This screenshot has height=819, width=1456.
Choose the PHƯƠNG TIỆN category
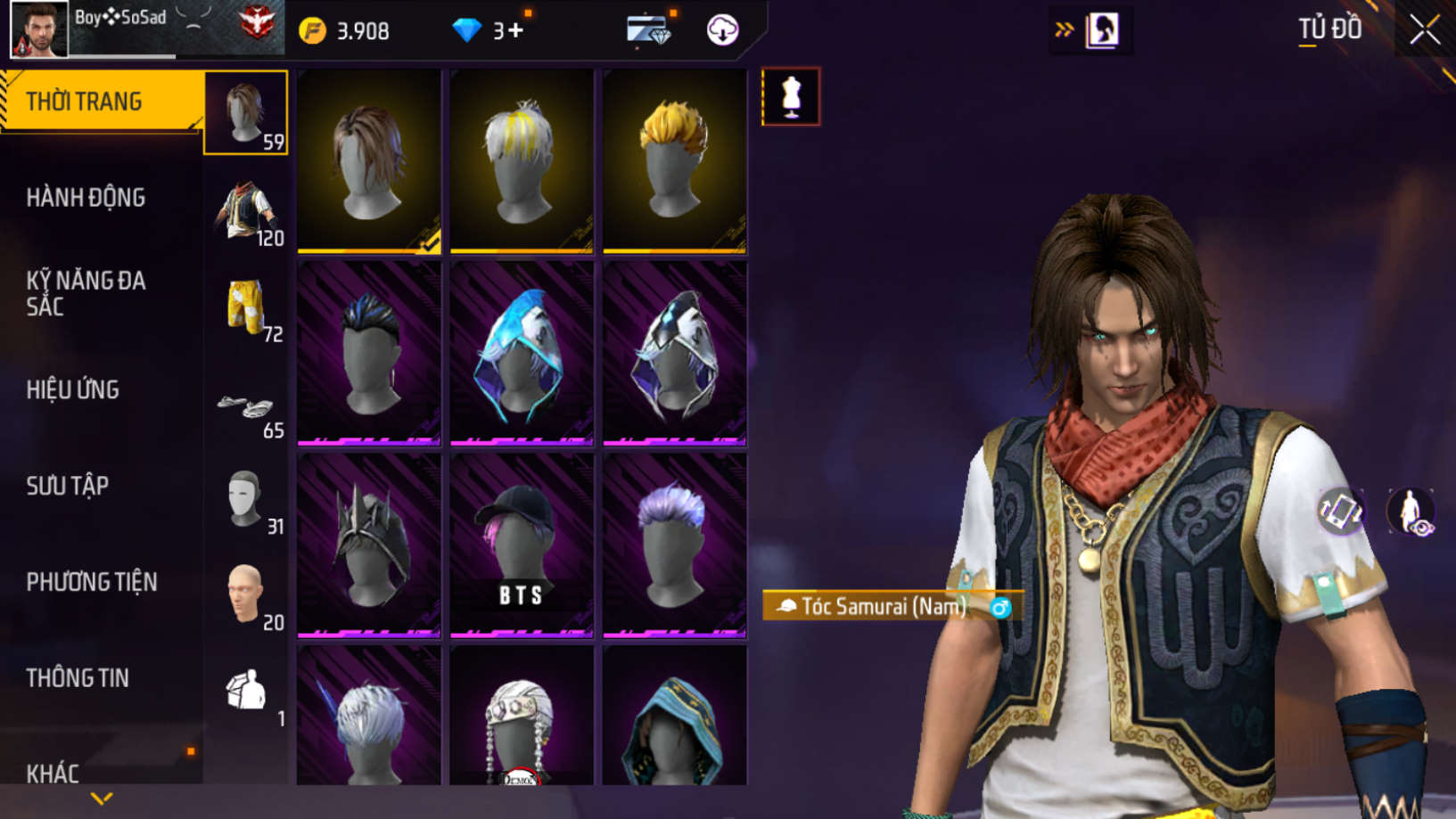(x=92, y=582)
